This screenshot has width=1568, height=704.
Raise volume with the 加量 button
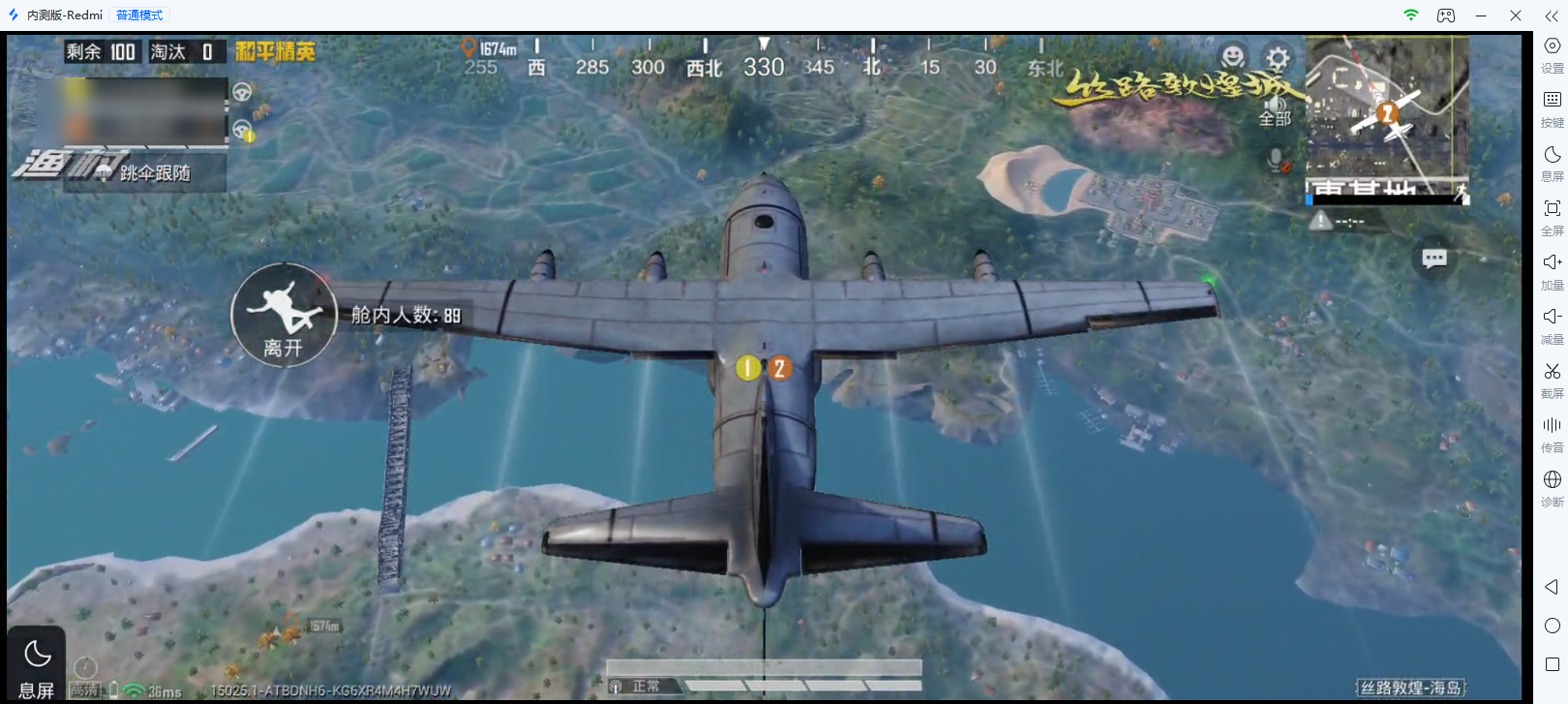coord(1552,271)
